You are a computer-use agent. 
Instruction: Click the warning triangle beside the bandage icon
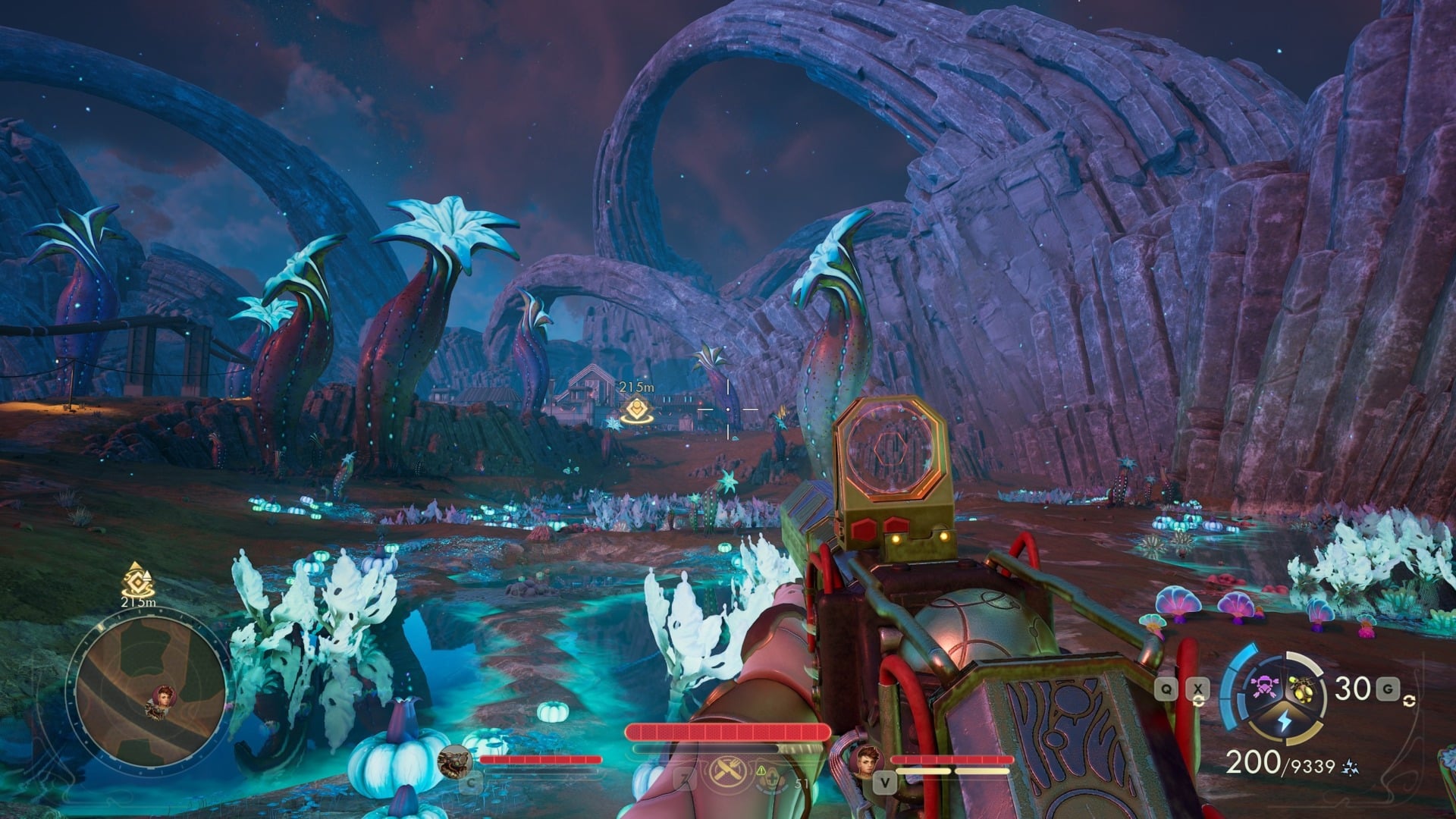coord(761,770)
